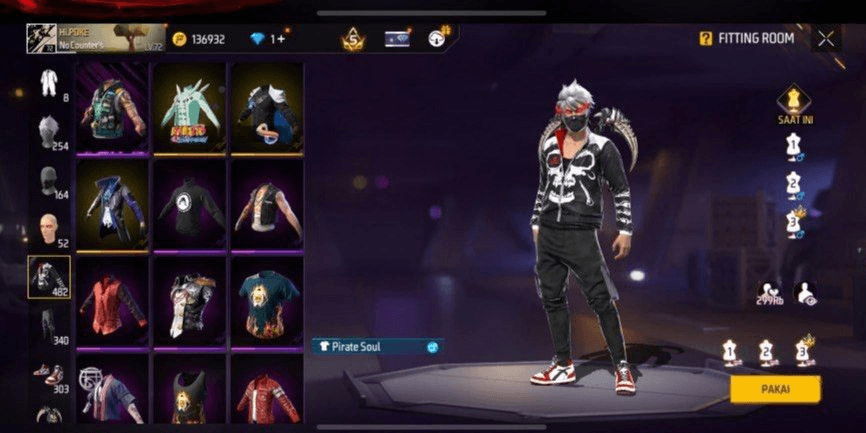Image resolution: width=866 pixels, height=433 pixels.
Task: Open the player profile banner
Action: point(96,39)
